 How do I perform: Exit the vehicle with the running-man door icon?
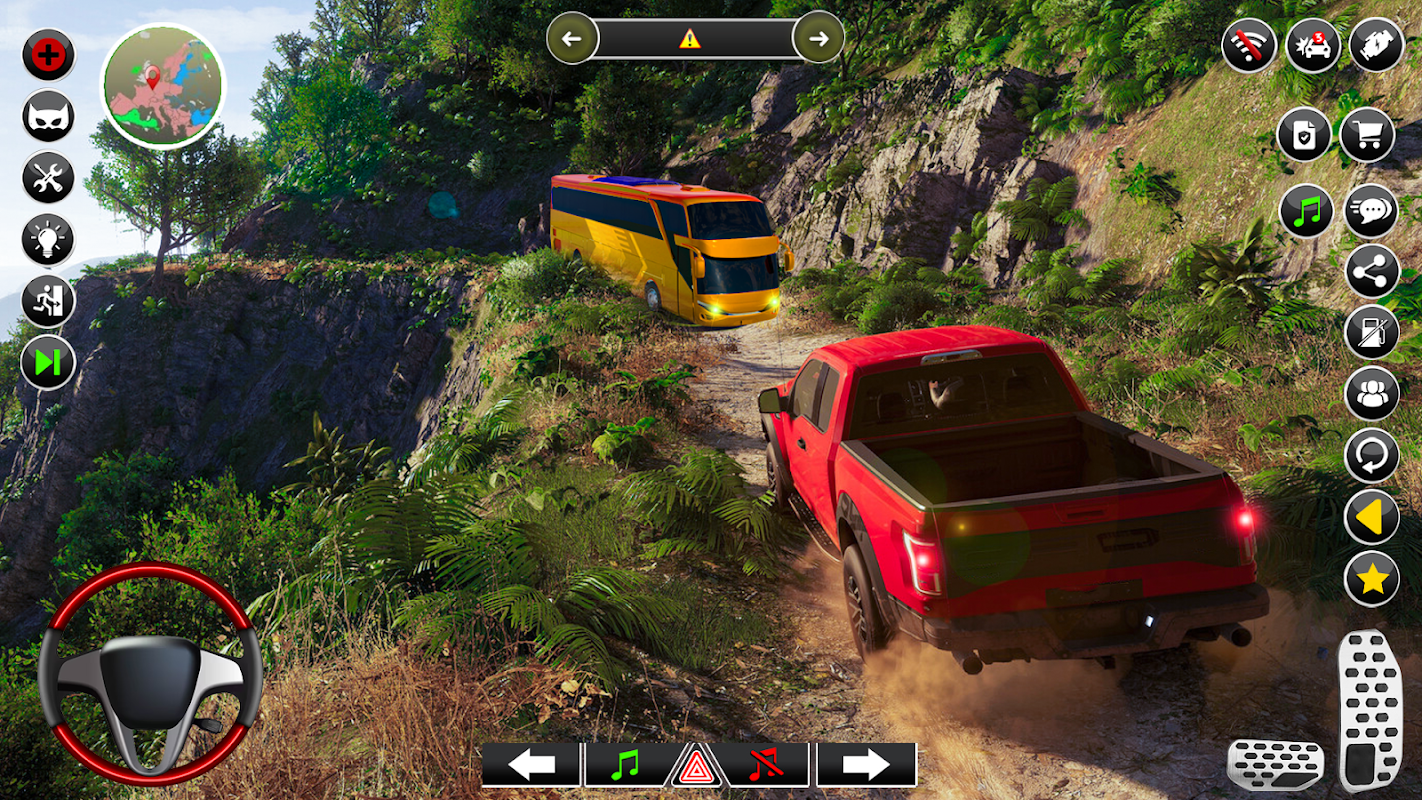48,301
